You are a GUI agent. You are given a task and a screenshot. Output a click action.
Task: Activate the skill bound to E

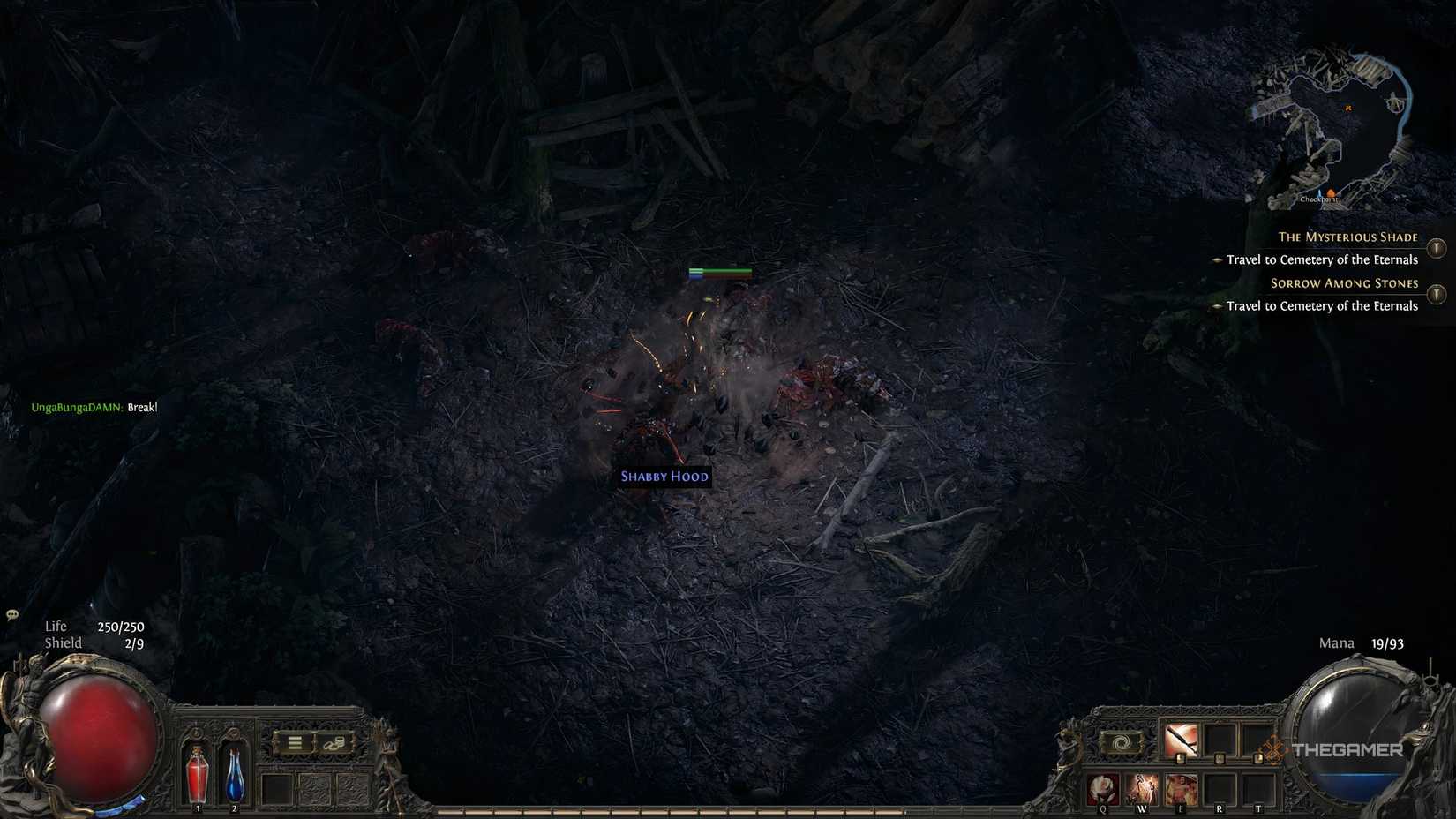(1182, 787)
